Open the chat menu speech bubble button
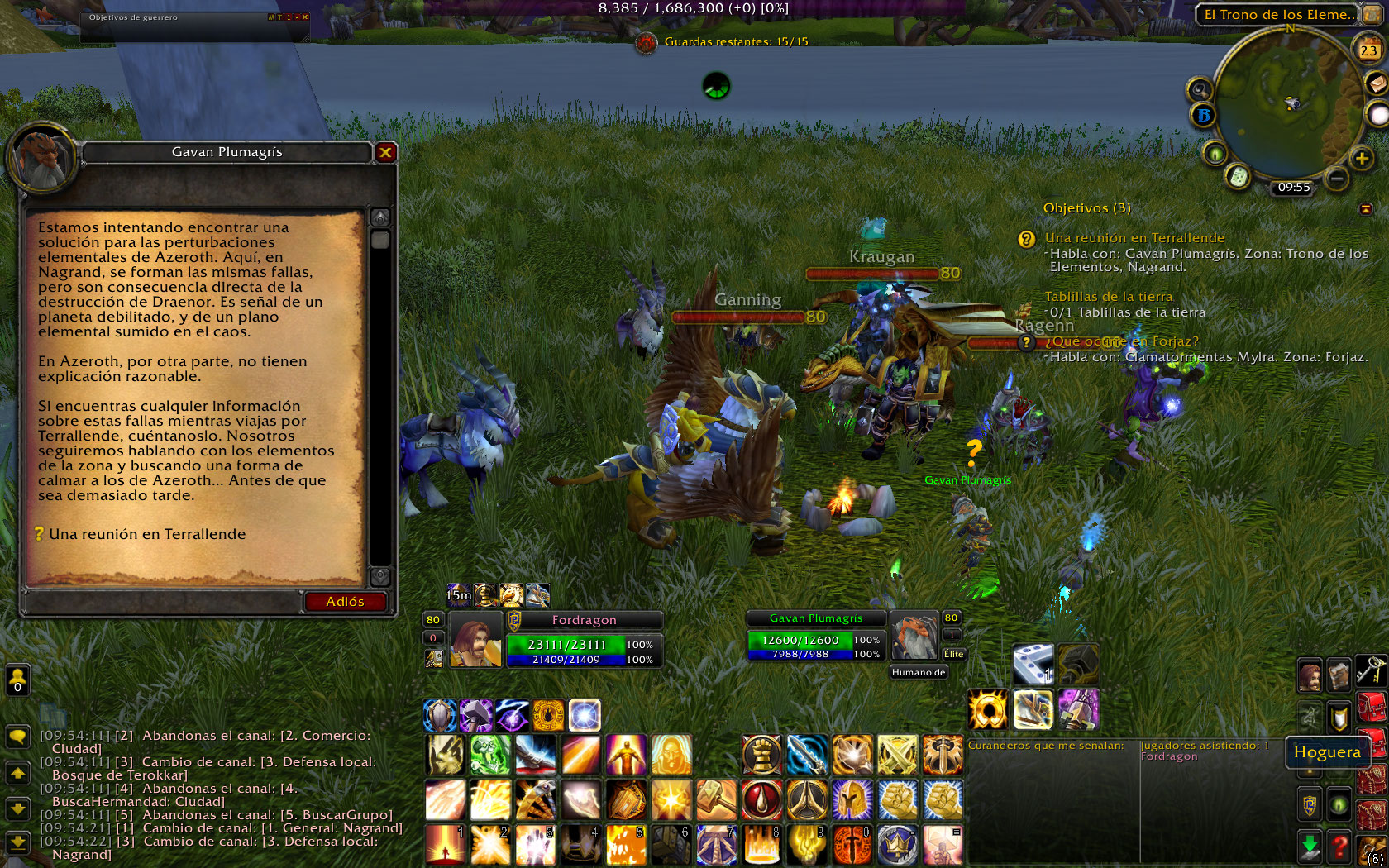This screenshot has height=868, width=1389. click(x=17, y=736)
